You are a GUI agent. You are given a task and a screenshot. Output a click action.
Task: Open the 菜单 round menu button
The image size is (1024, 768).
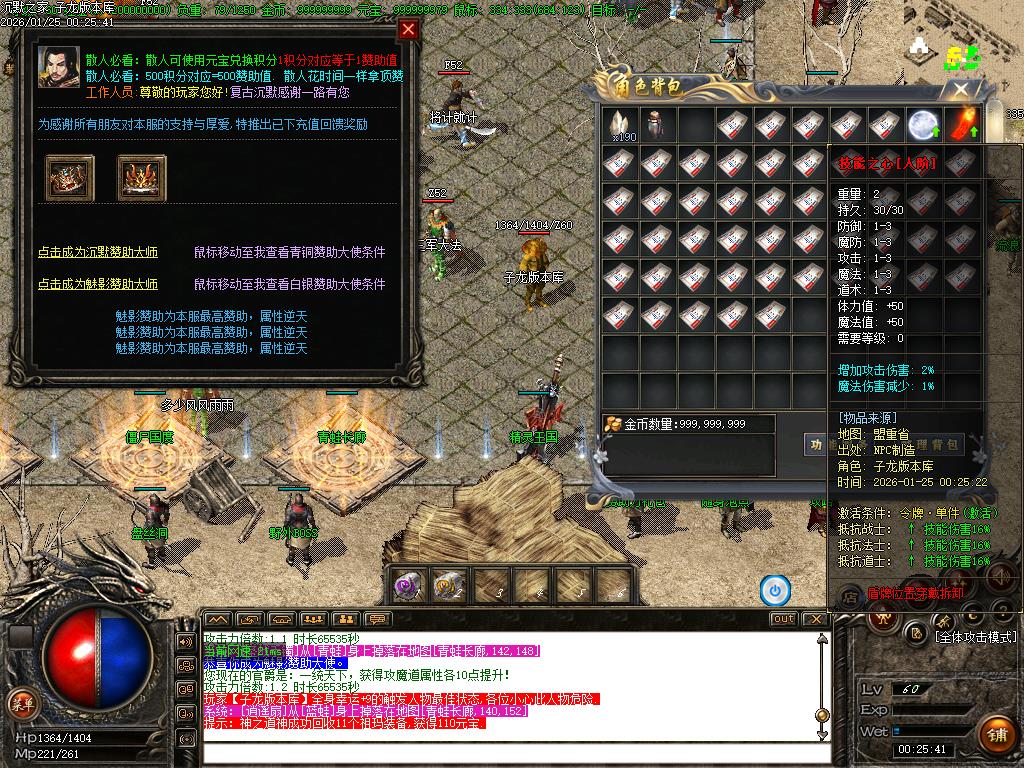point(22,704)
